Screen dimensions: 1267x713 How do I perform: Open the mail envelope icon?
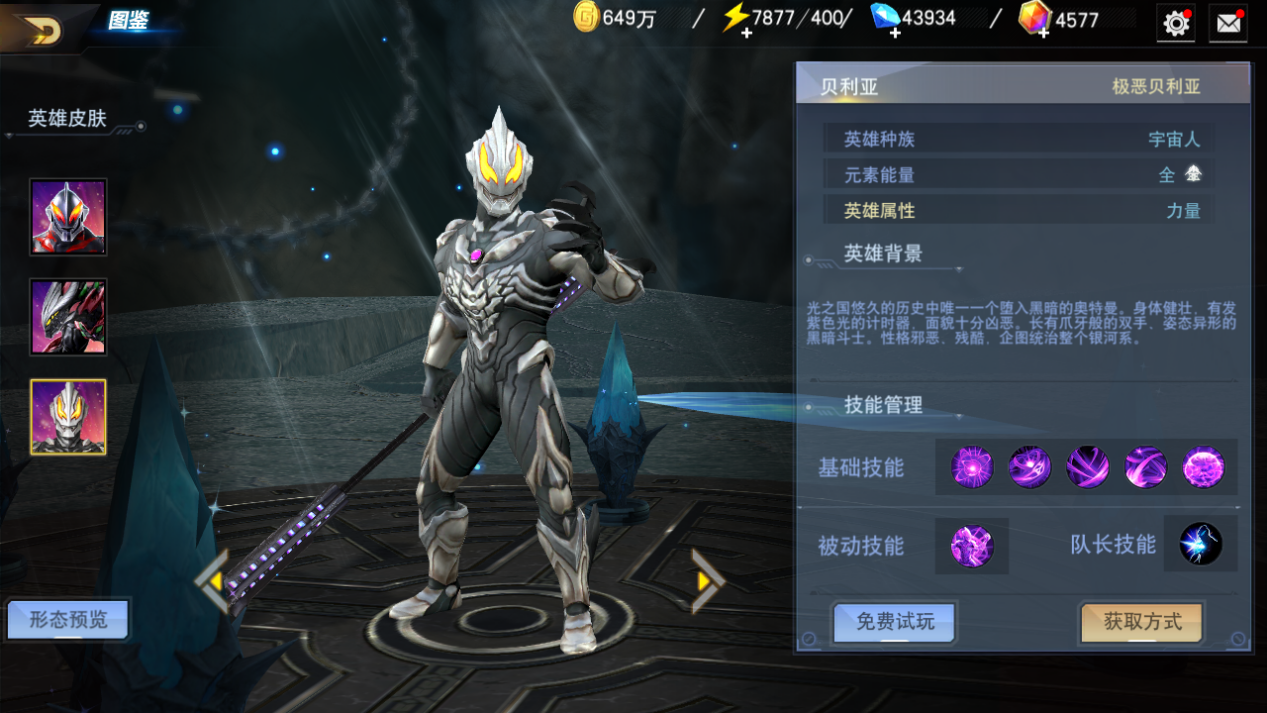pyautogui.click(x=1228, y=23)
